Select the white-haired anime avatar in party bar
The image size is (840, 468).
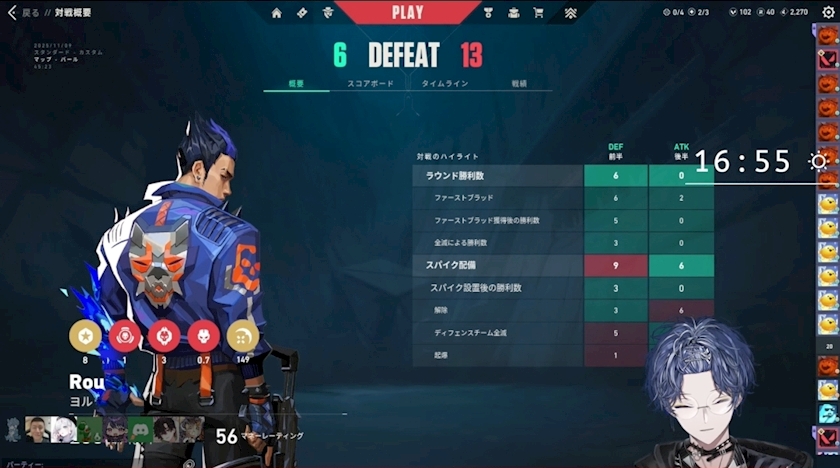click(x=64, y=430)
